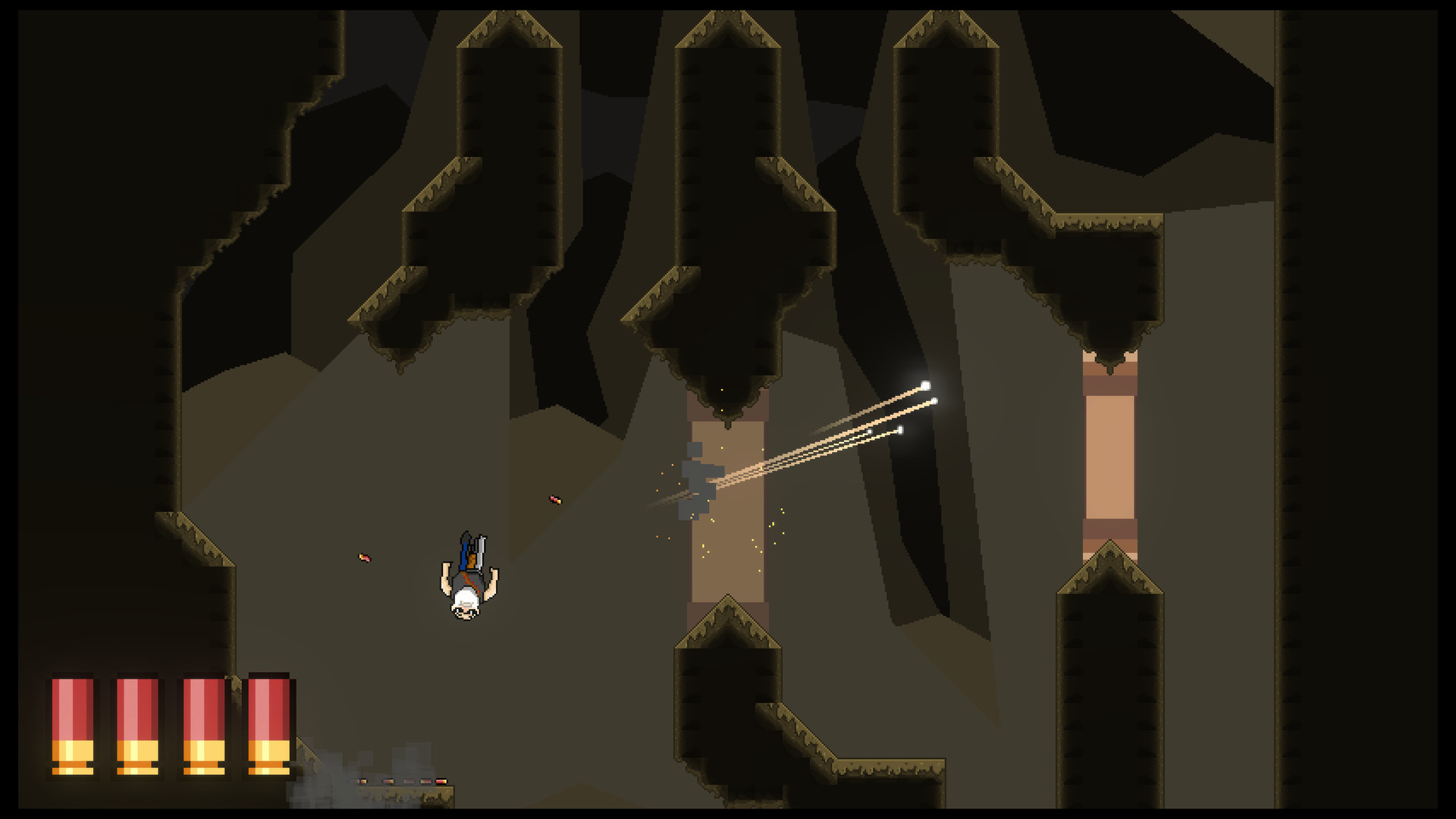The image size is (1456, 819).
Task: Click the second falling red casing near the player
Action: pyautogui.click(x=363, y=555)
